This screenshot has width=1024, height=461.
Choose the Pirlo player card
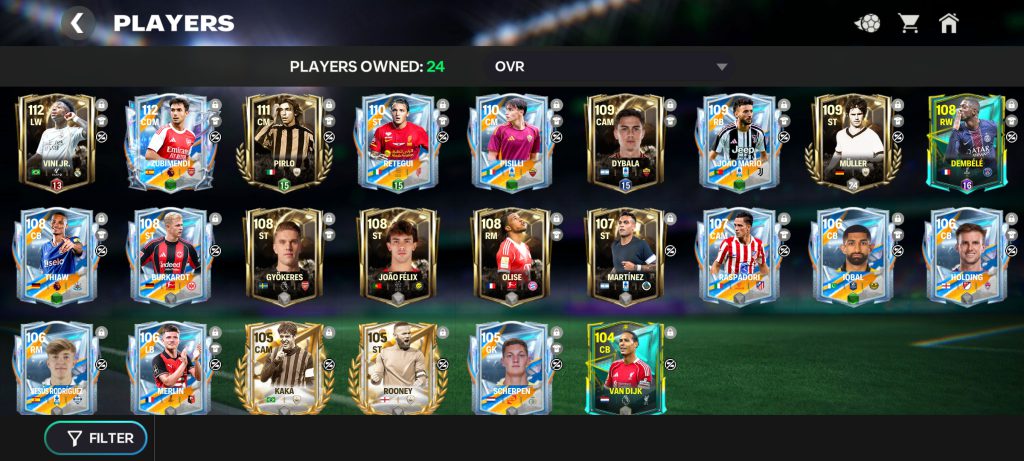click(x=282, y=142)
